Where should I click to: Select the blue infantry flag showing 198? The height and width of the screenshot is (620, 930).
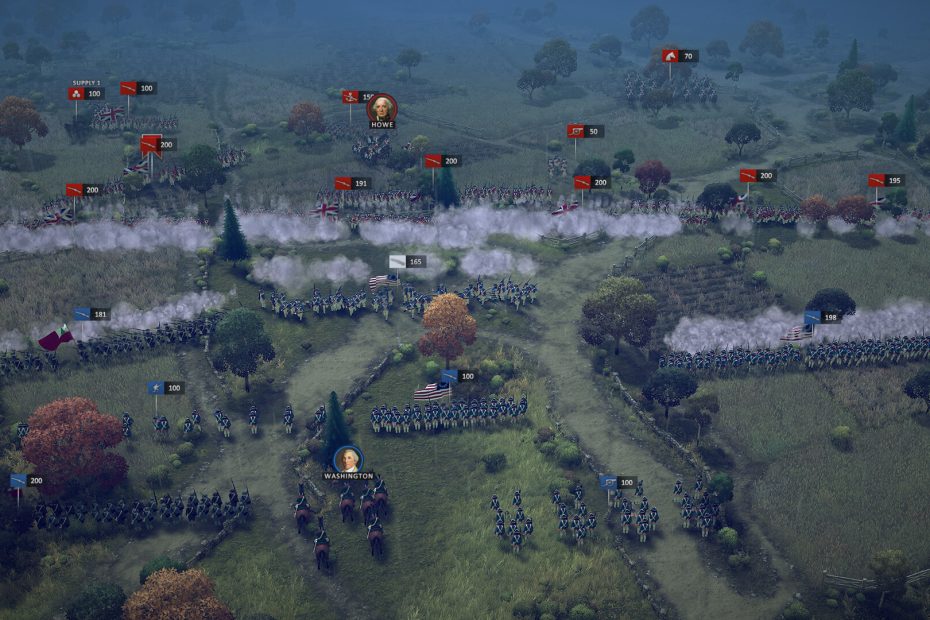(813, 317)
